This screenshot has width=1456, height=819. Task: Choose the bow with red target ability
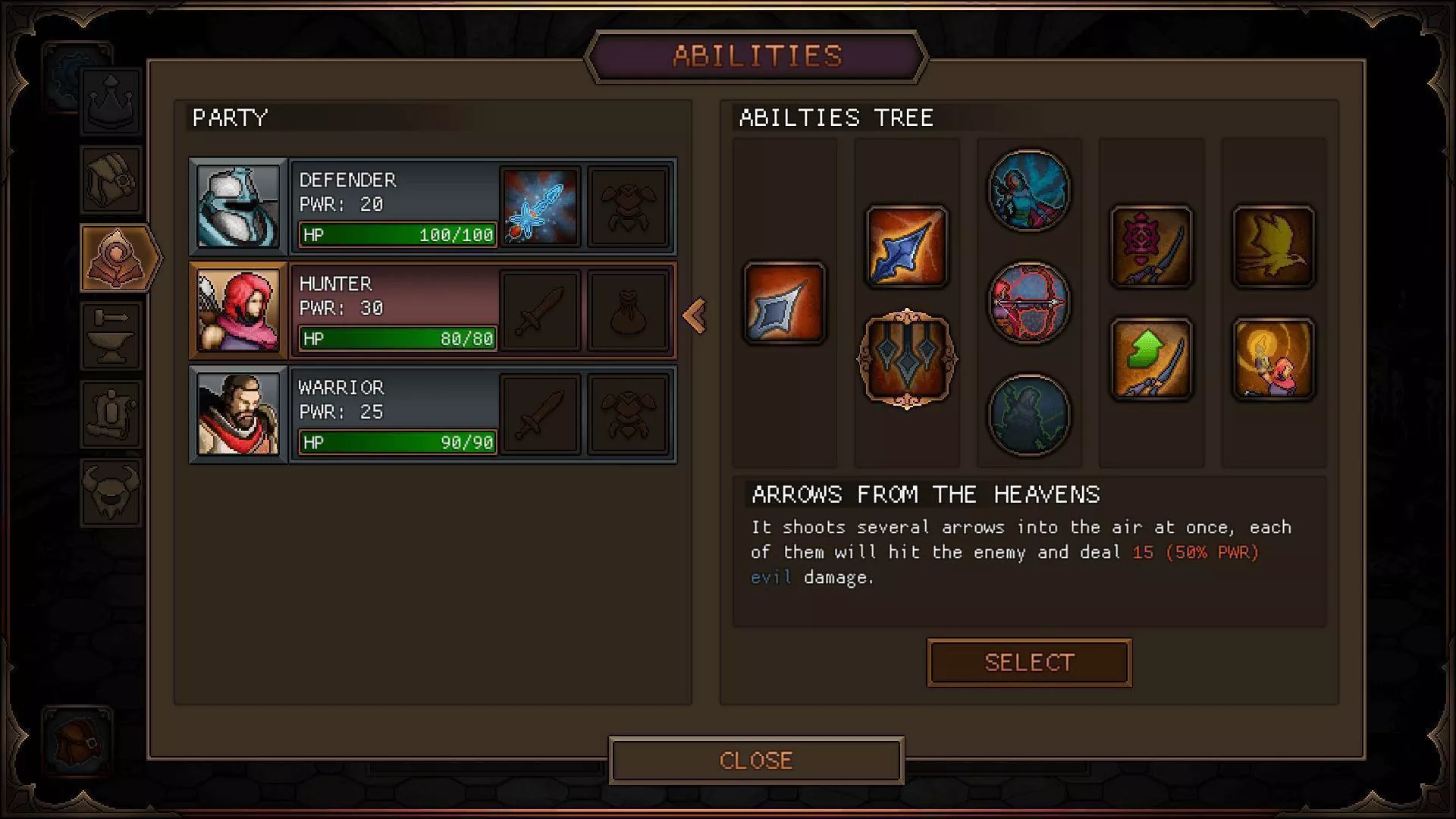1151,246
